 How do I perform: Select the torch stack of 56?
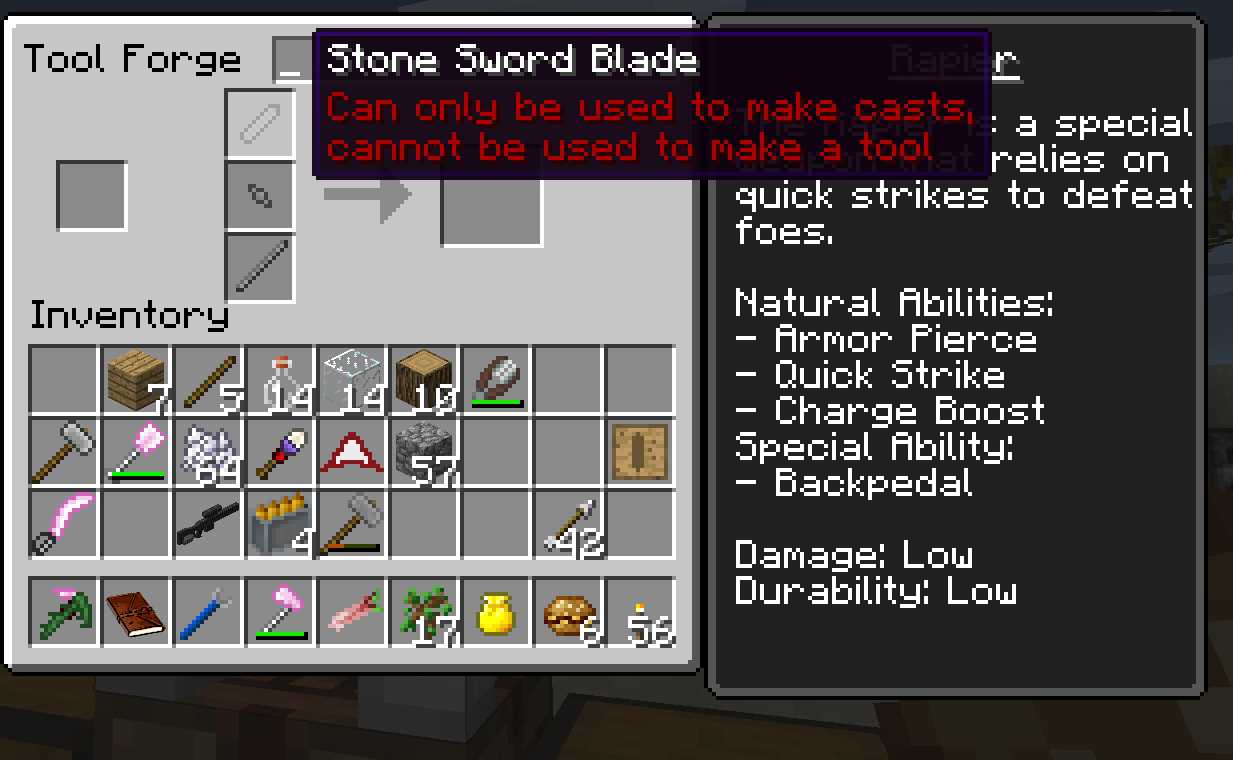(x=640, y=612)
